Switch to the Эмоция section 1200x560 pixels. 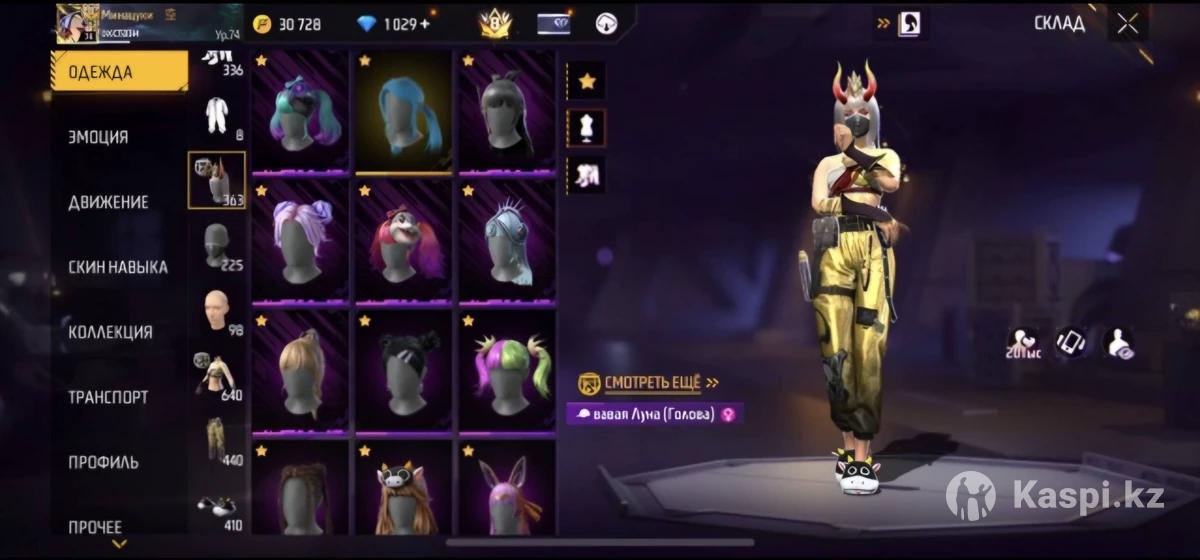point(99,137)
